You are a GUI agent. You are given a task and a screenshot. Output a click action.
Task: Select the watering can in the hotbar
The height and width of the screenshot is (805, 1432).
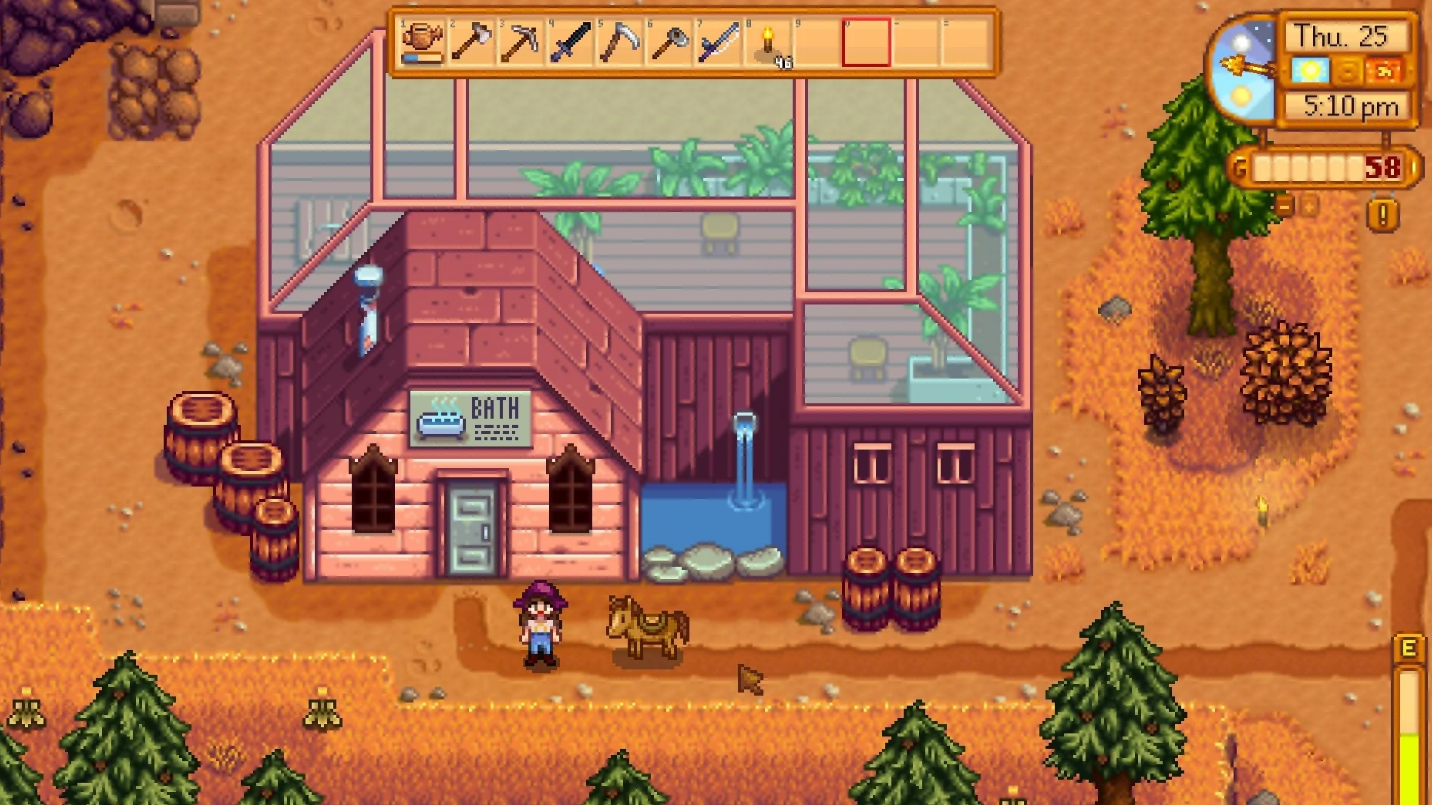click(422, 43)
